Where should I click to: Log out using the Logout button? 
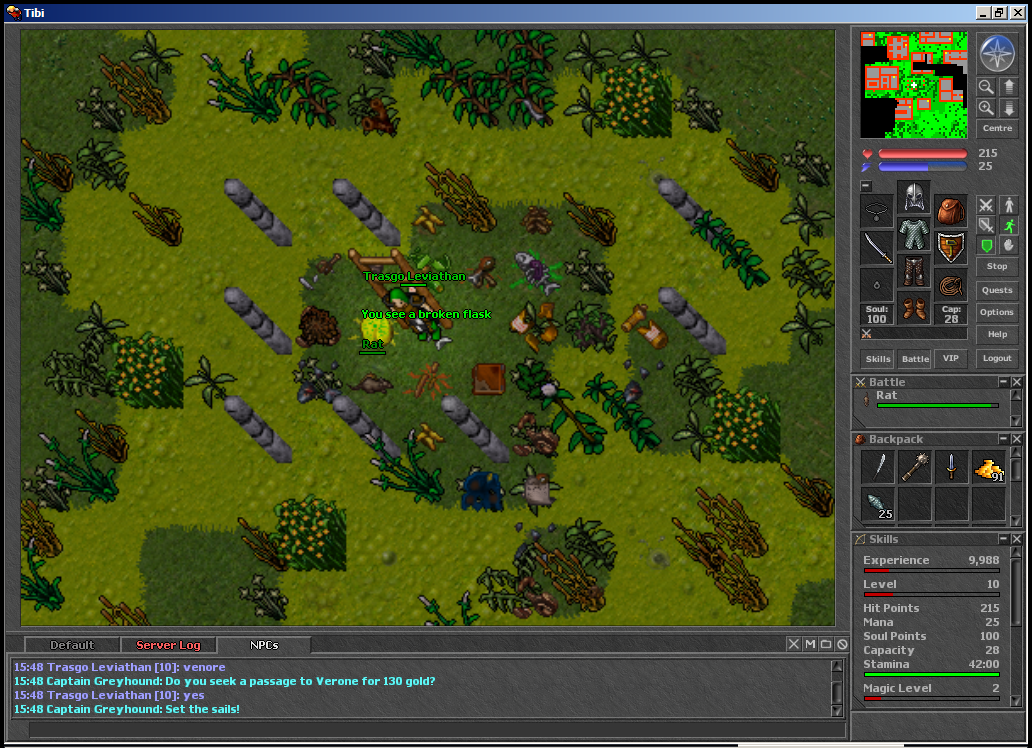(997, 358)
